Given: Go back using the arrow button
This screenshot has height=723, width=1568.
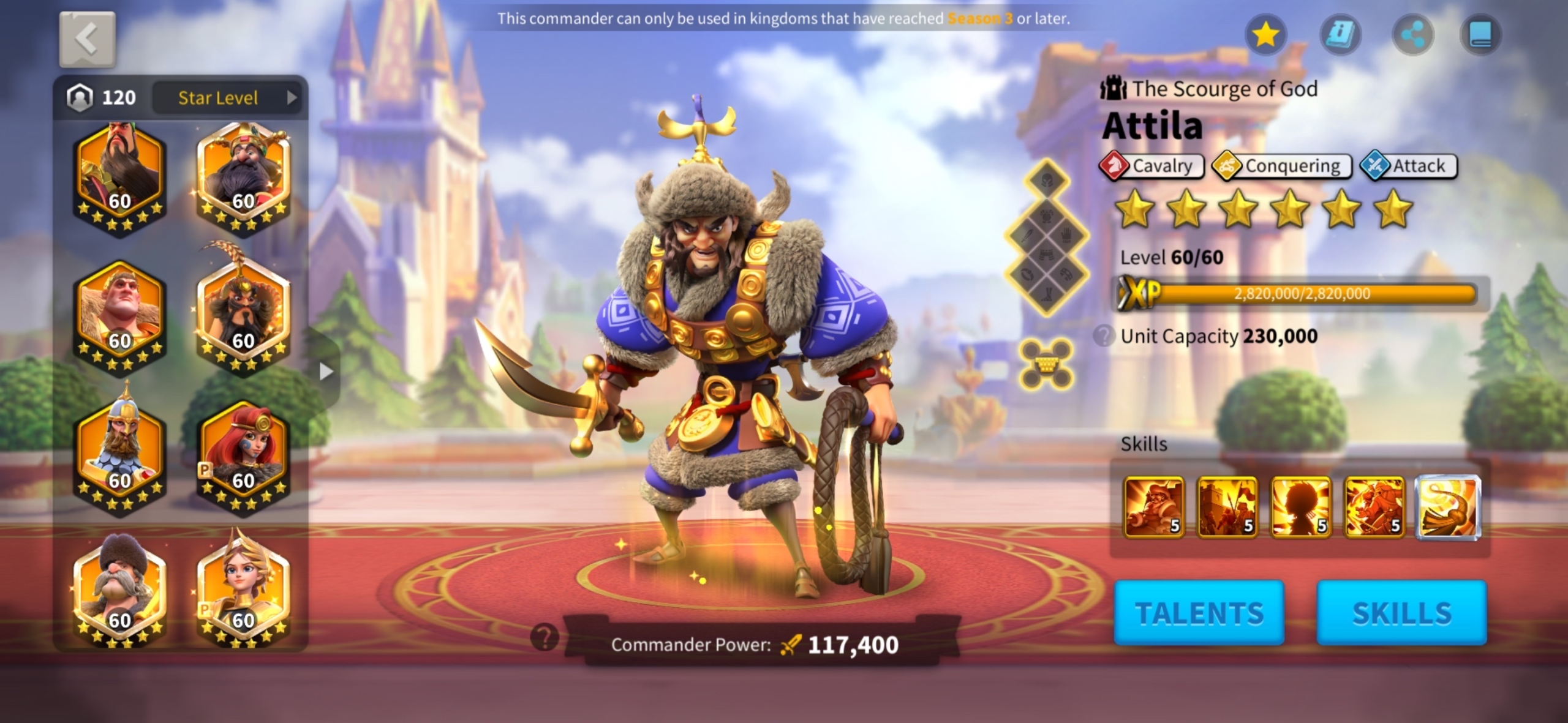Looking at the screenshot, I should (x=87, y=39).
